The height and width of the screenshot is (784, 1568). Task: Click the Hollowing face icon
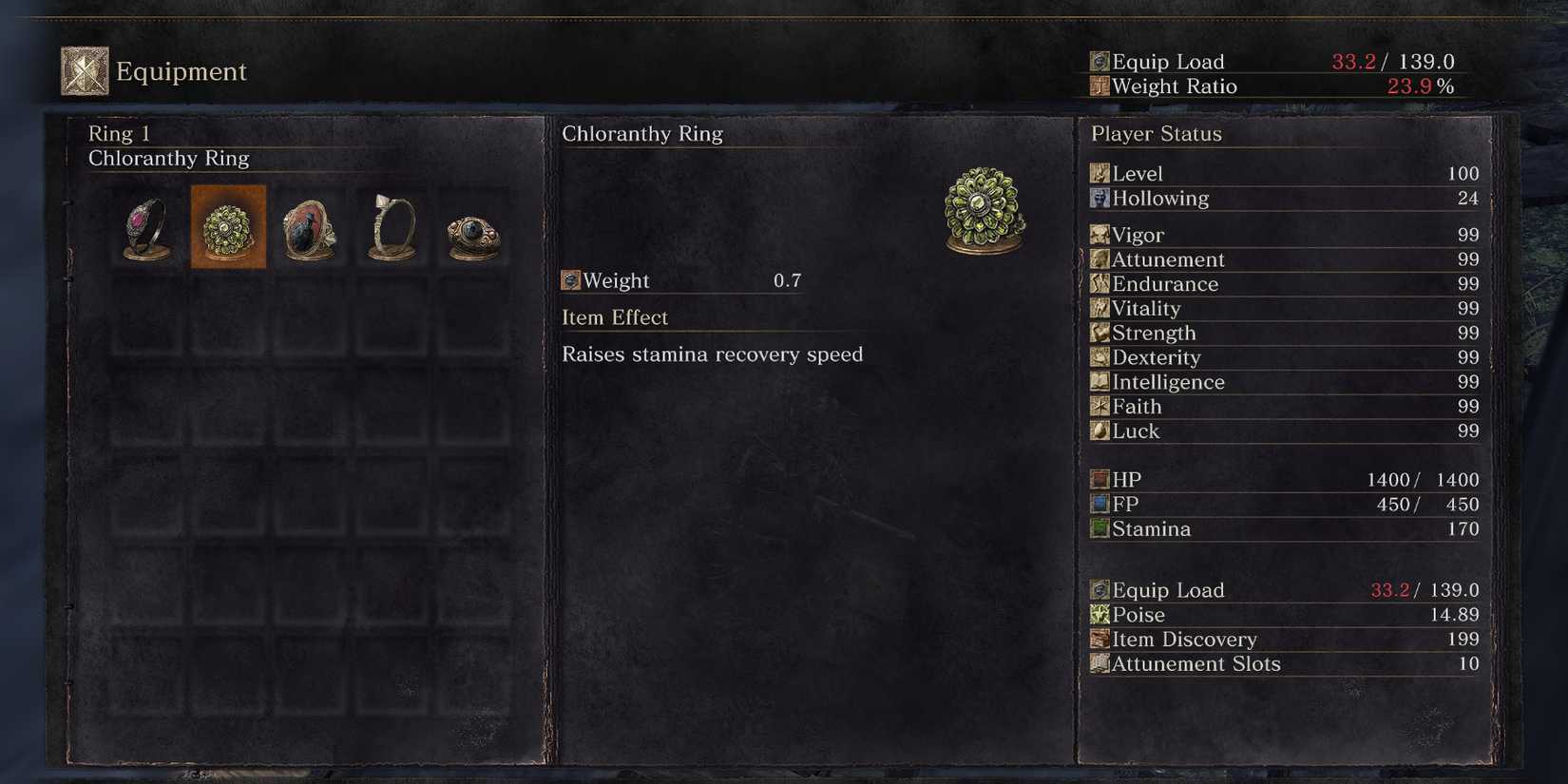point(1100,198)
